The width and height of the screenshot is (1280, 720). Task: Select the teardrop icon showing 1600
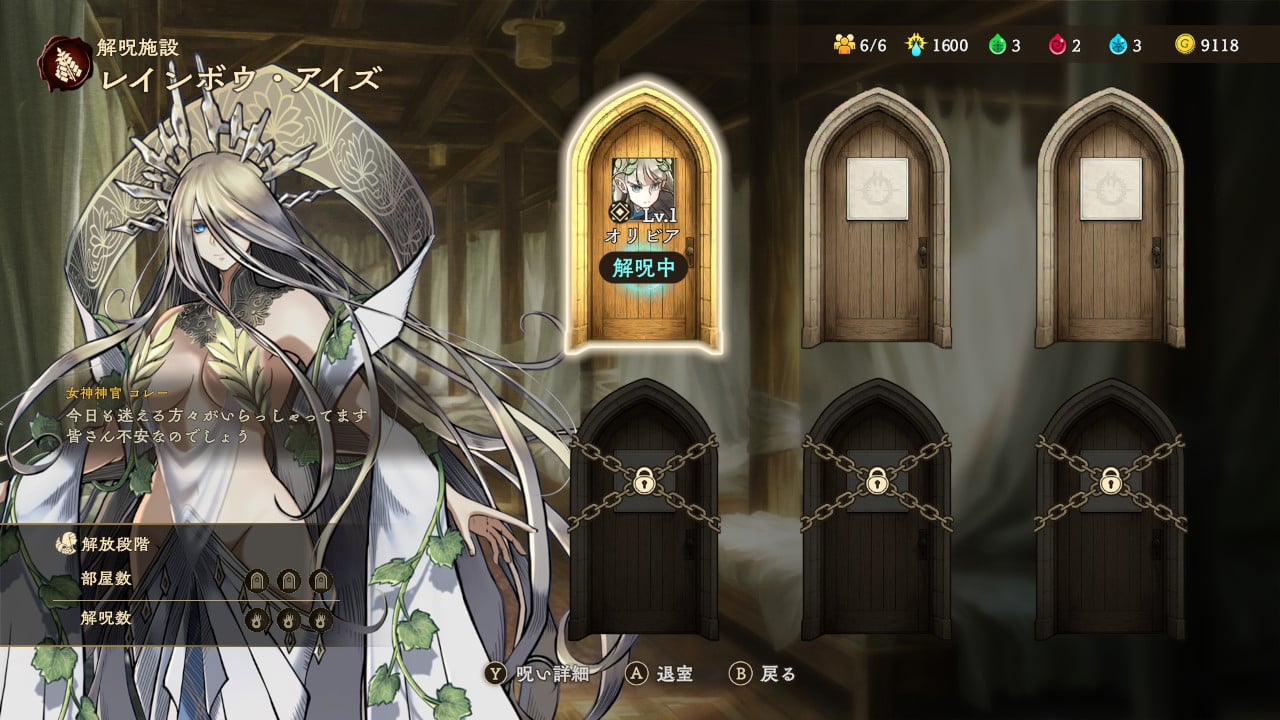916,44
